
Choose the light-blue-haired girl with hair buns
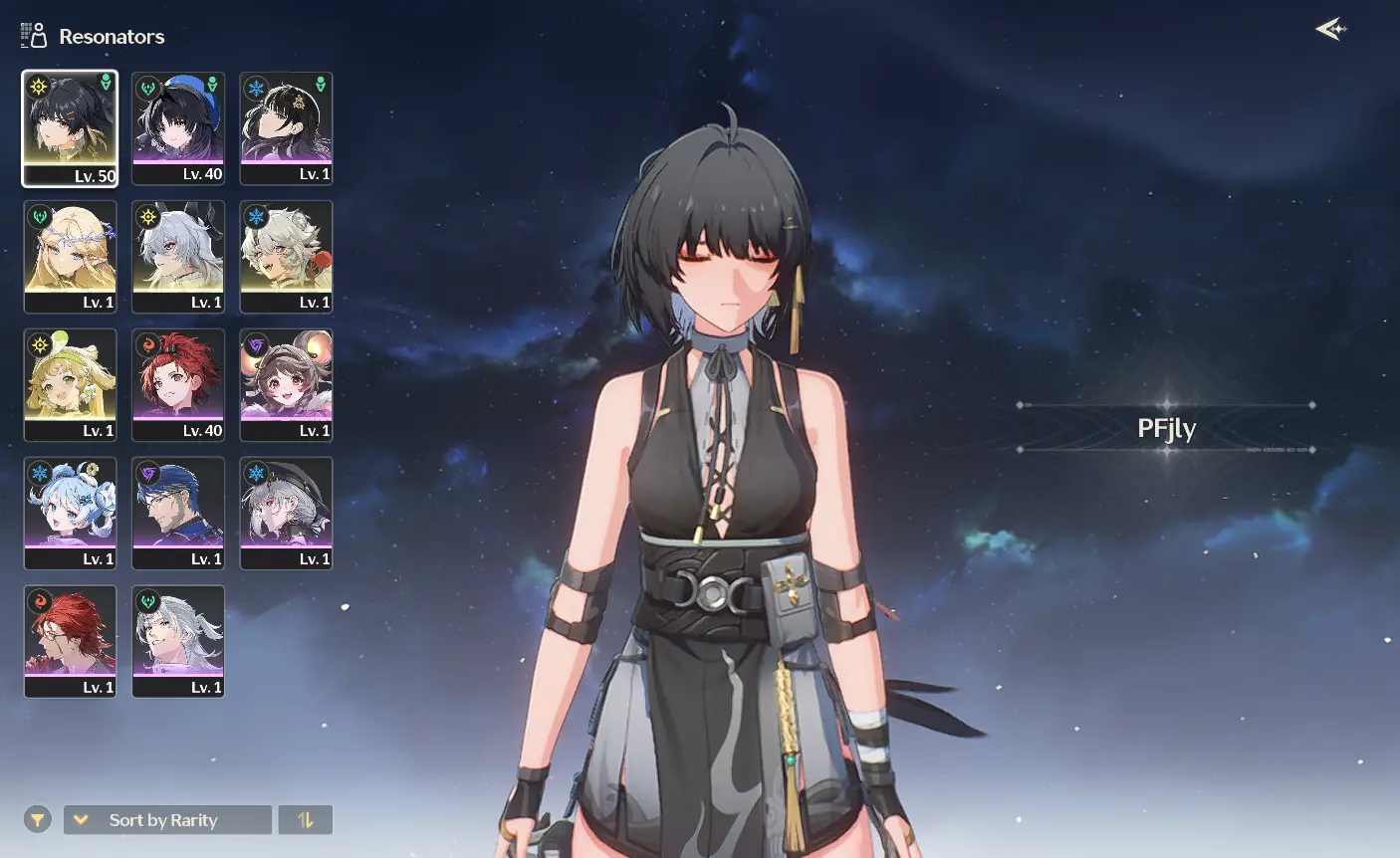click(x=70, y=514)
